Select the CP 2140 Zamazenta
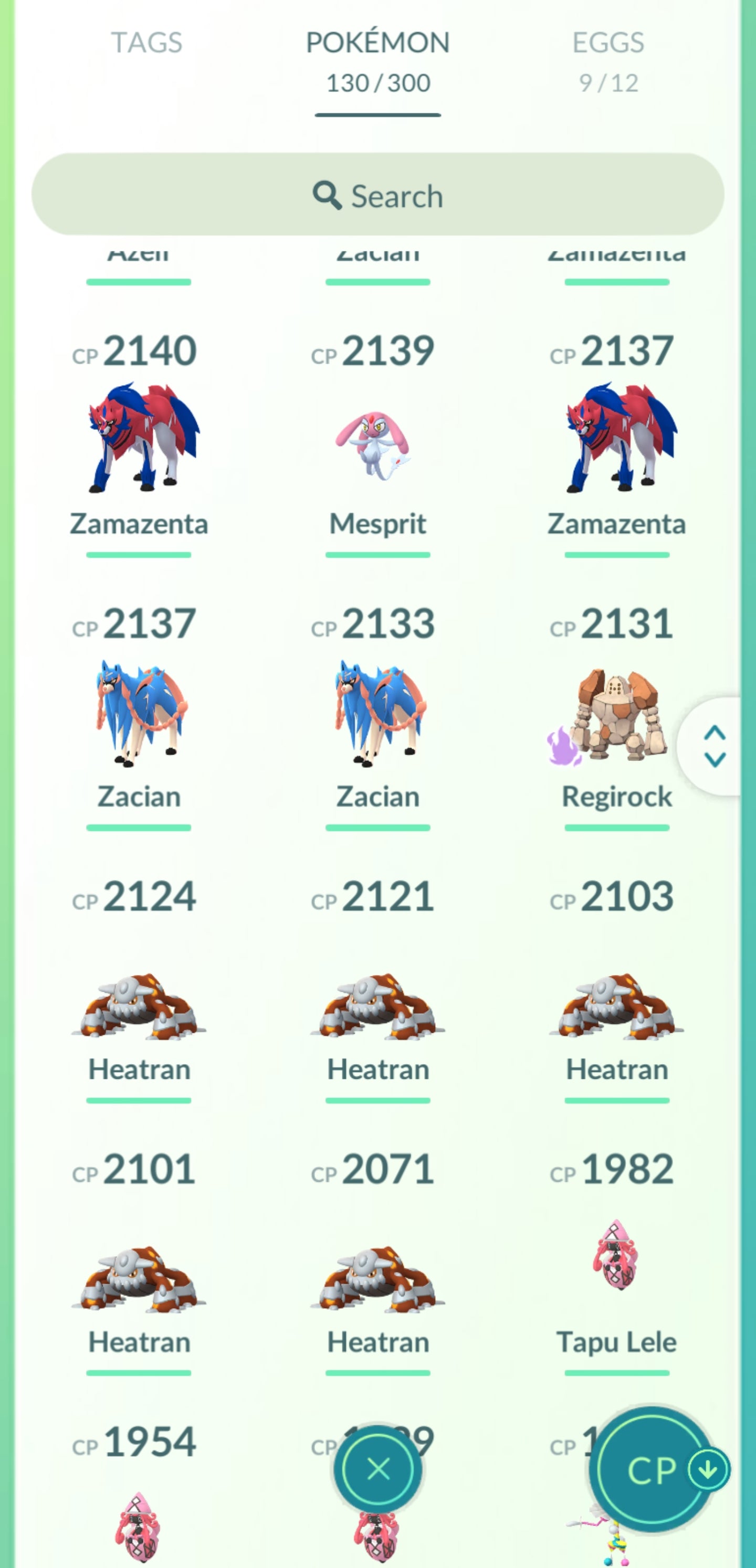Screen dimensions: 756x1568 [x=139, y=438]
